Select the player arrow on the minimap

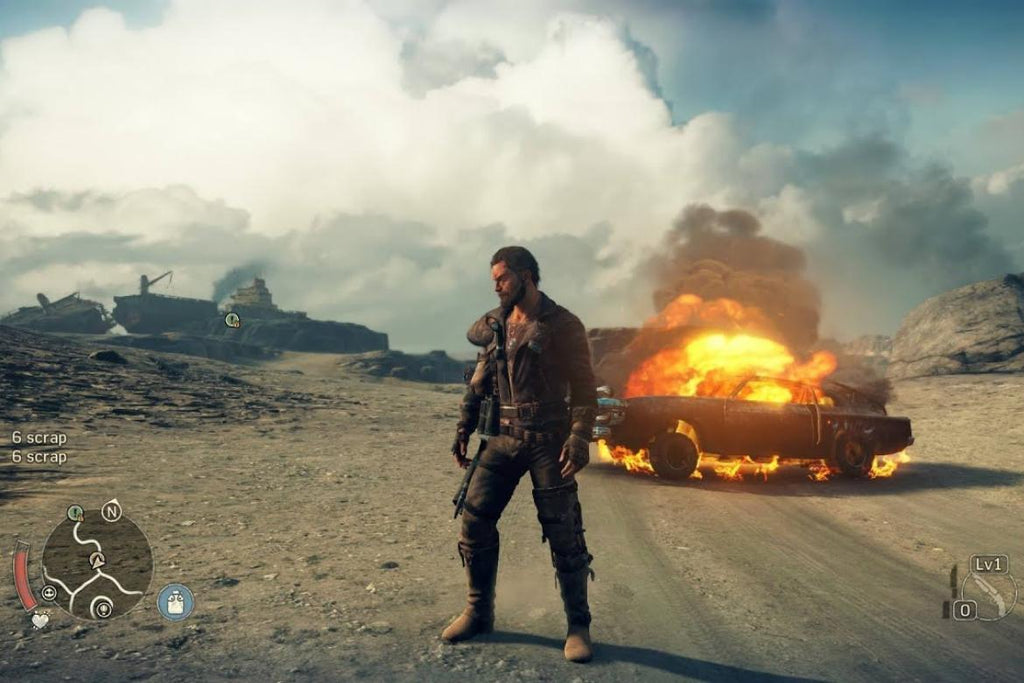click(97, 561)
